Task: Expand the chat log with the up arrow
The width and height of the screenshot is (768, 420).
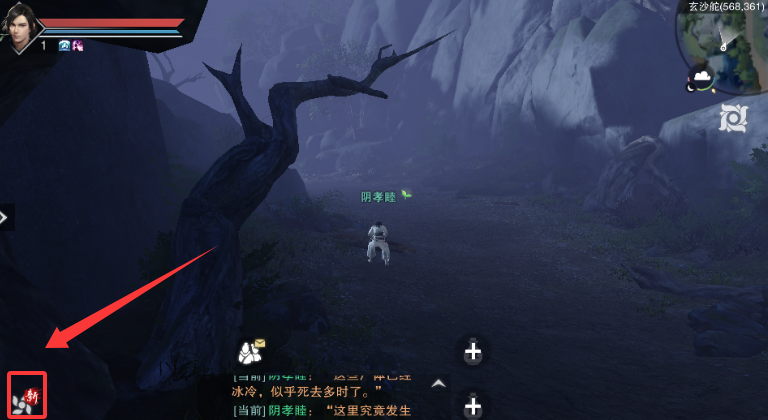Action: pos(438,383)
